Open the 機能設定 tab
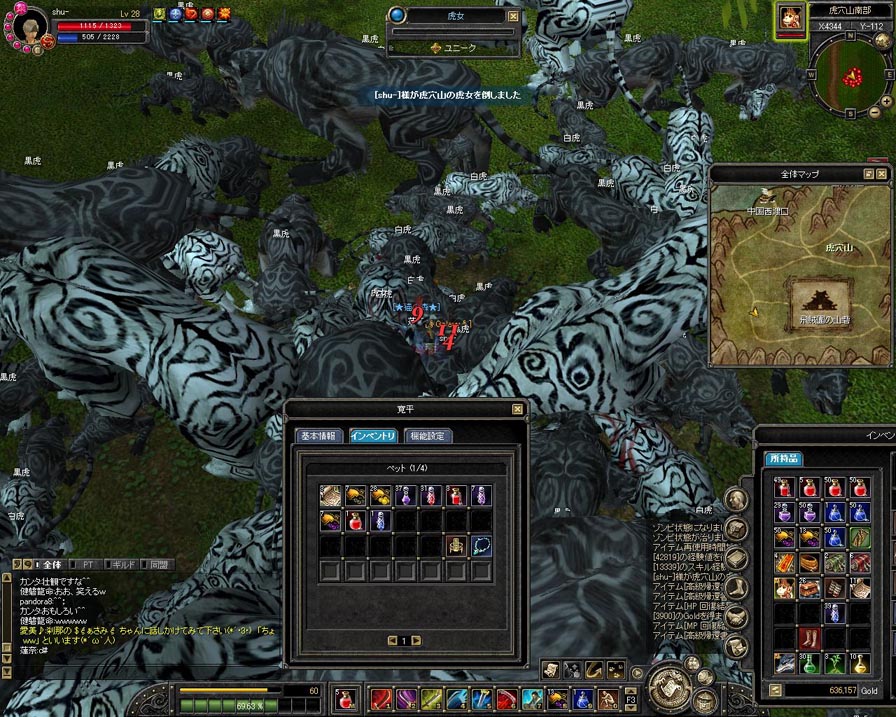 click(428, 436)
